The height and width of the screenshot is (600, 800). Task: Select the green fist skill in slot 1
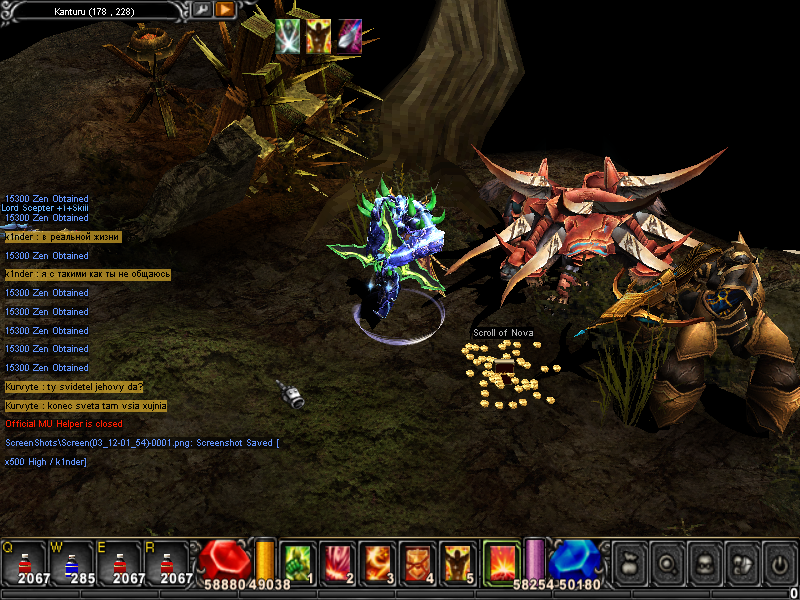click(x=298, y=562)
